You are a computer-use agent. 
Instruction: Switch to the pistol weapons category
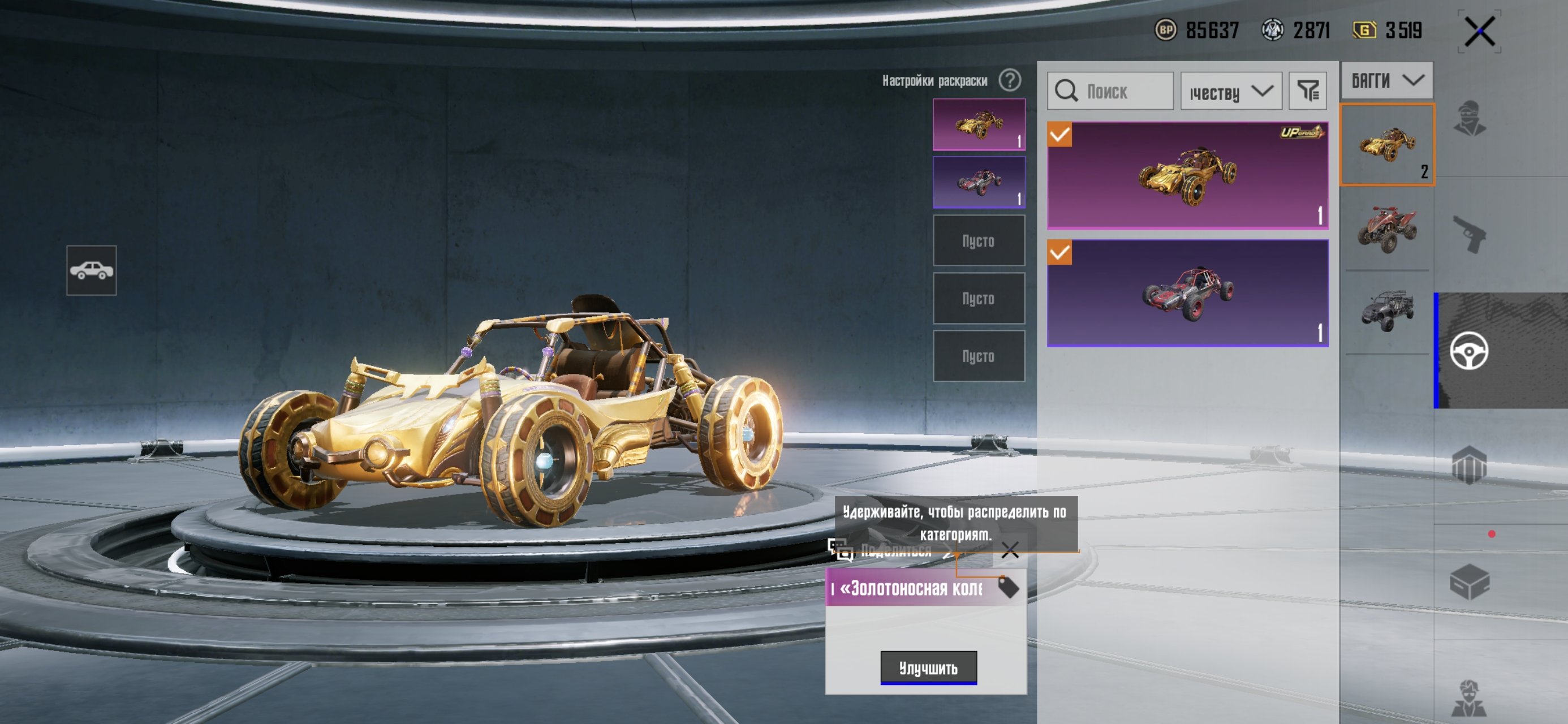point(1470,234)
